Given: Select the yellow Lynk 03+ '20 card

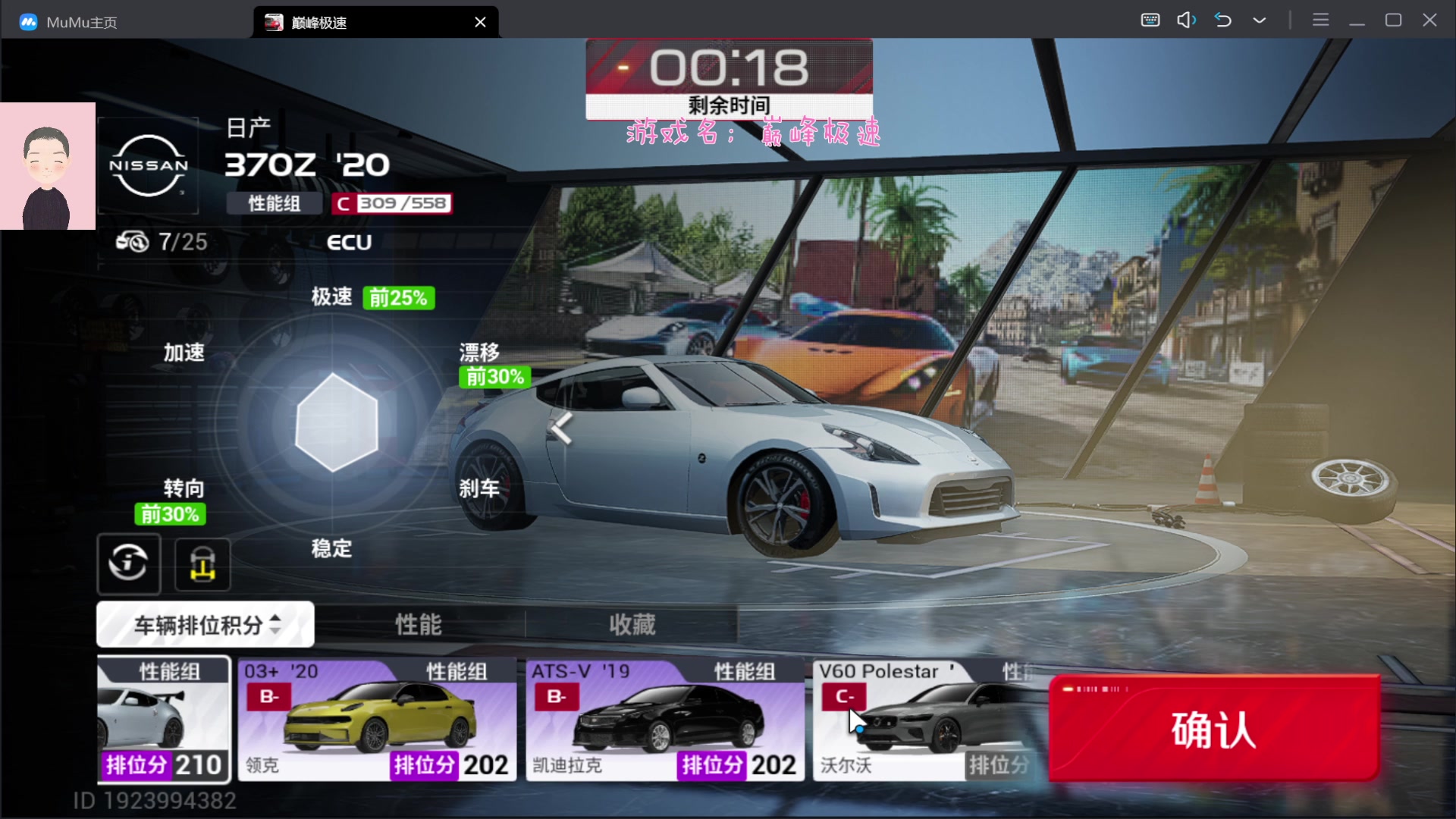Looking at the screenshot, I should 377,720.
